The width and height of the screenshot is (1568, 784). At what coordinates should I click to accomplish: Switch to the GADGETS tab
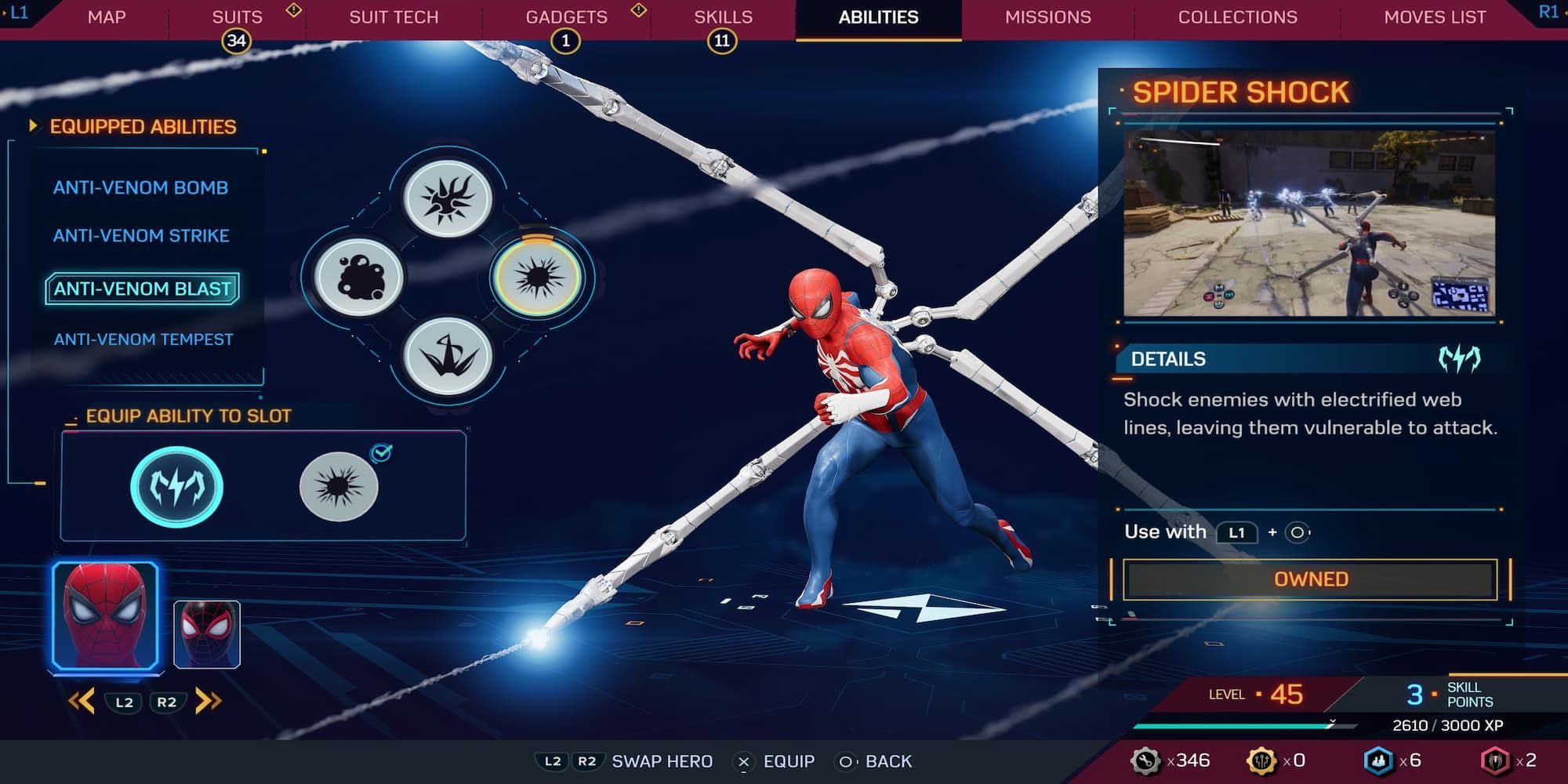[x=566, y=16]
